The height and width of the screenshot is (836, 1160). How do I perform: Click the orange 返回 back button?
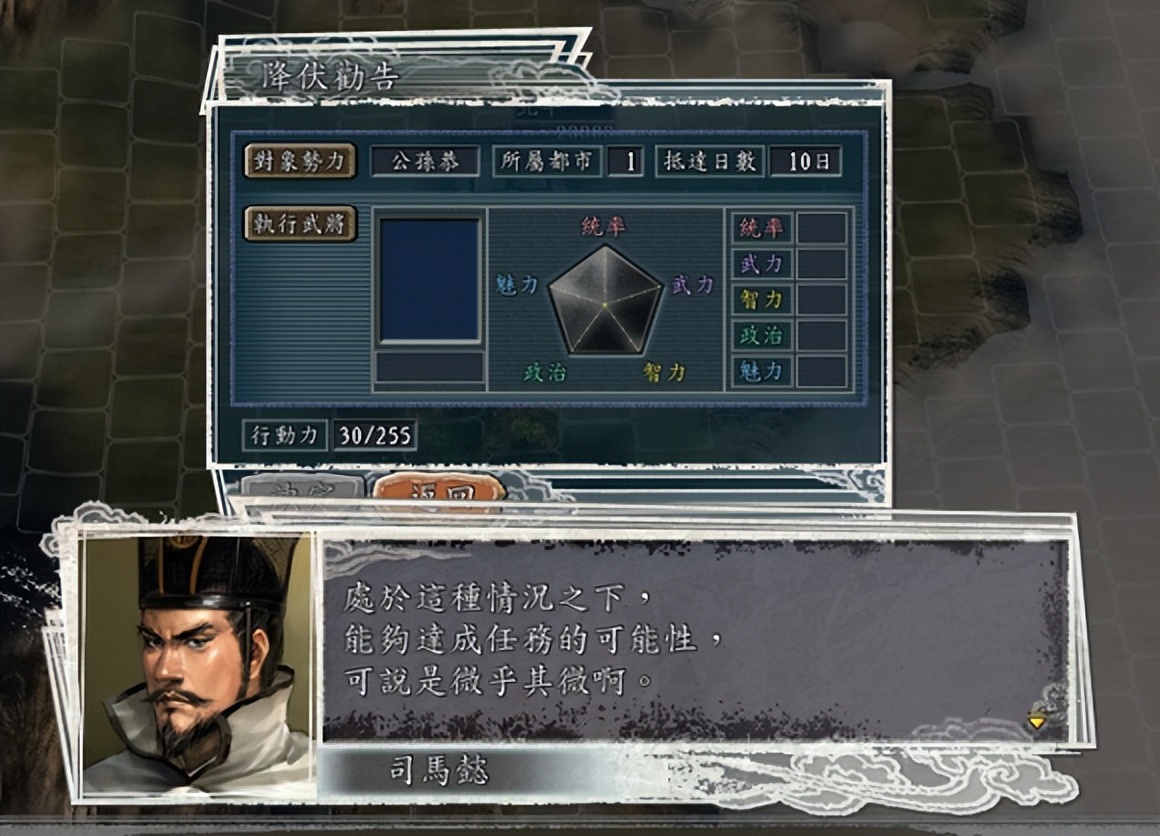click(437, 490)
